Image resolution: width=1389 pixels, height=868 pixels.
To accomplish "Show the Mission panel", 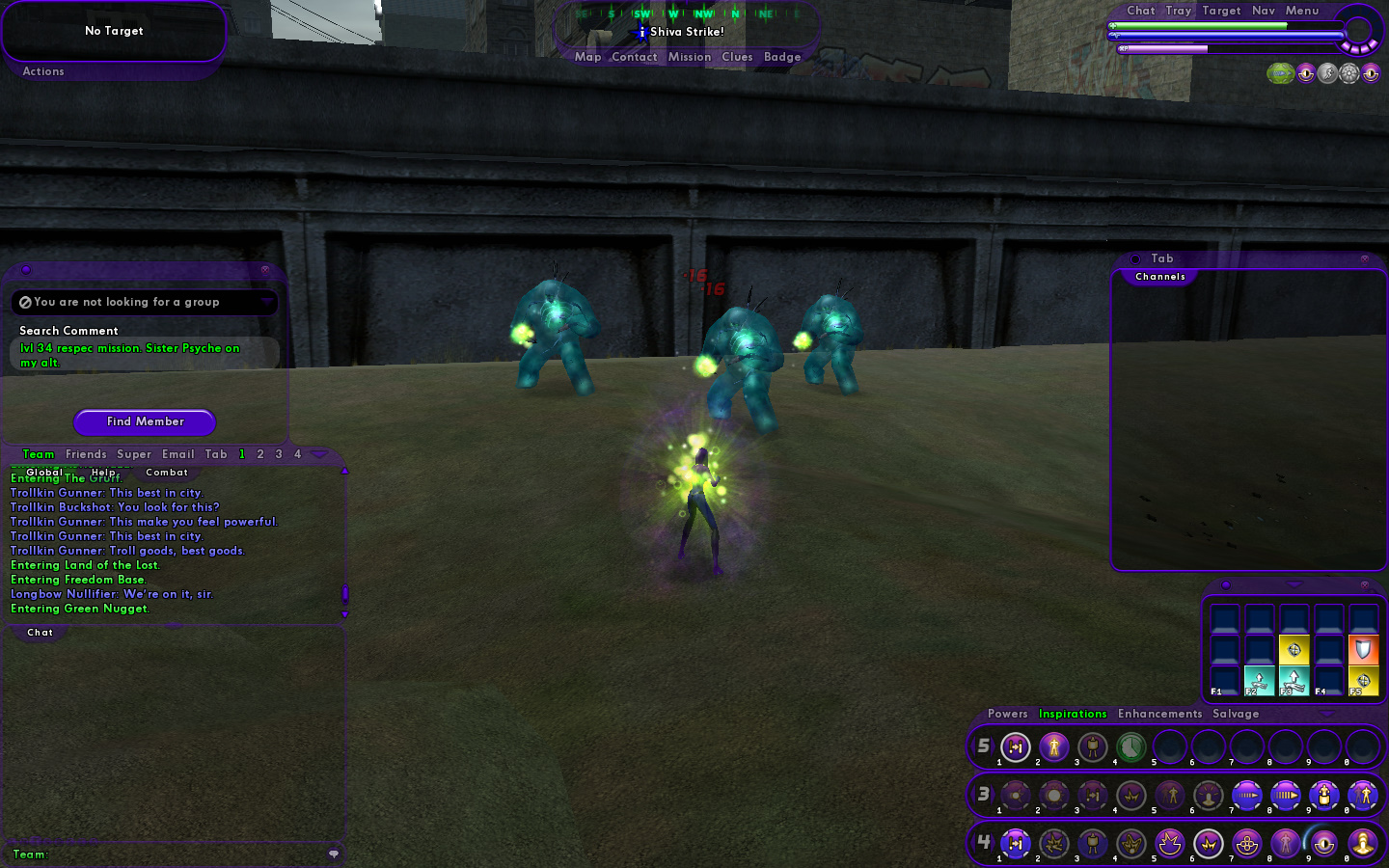I will 690,57.
